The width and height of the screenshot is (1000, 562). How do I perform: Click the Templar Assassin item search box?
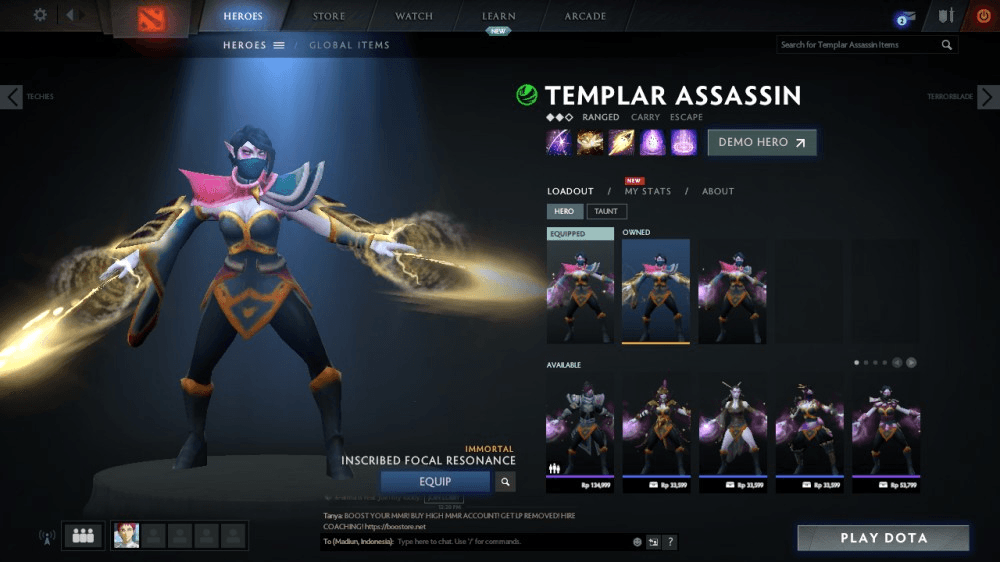(x=858, y=45)
